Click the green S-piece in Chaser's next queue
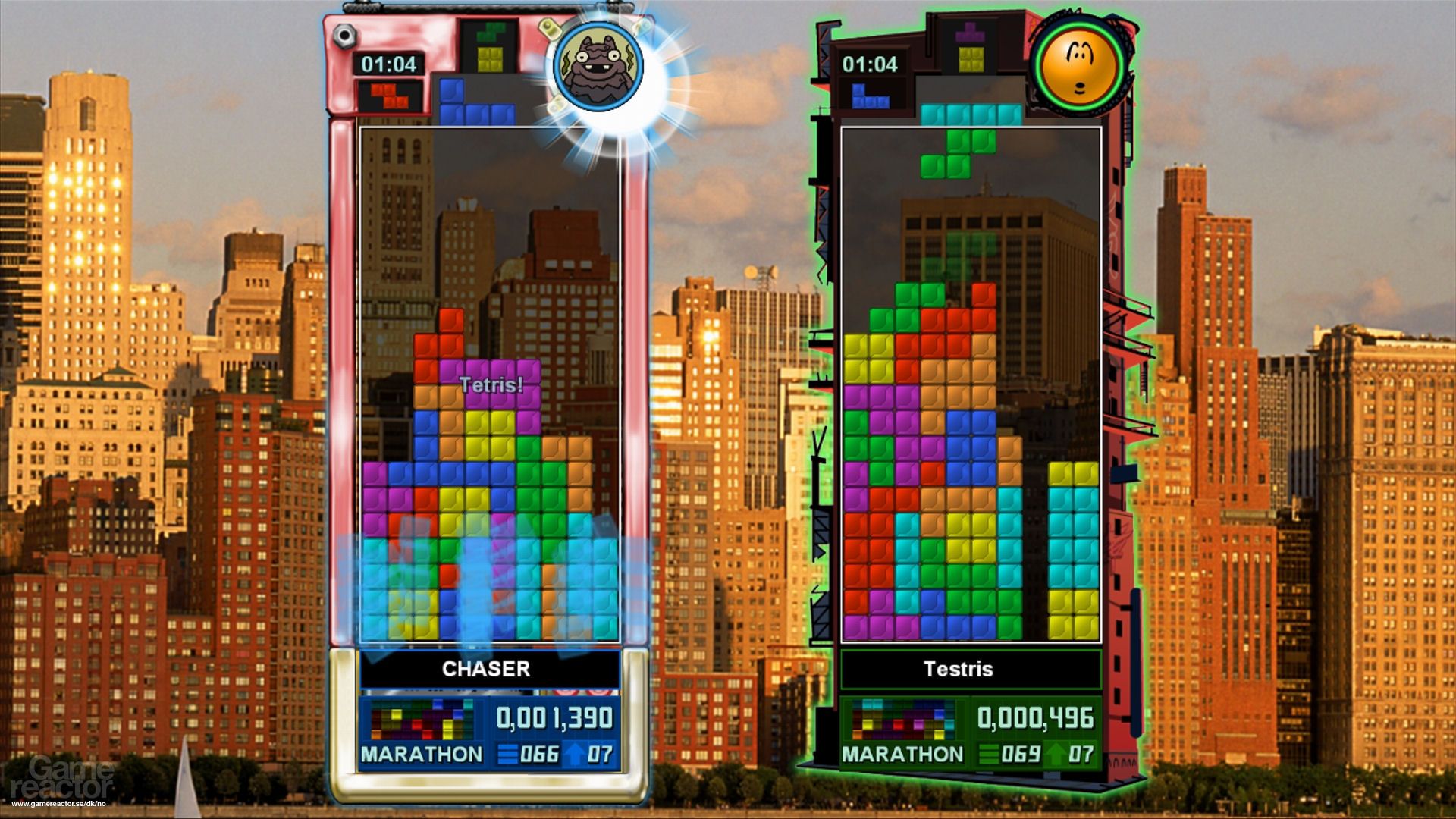This screenshot has height=819, width=1456. (489, 34)
